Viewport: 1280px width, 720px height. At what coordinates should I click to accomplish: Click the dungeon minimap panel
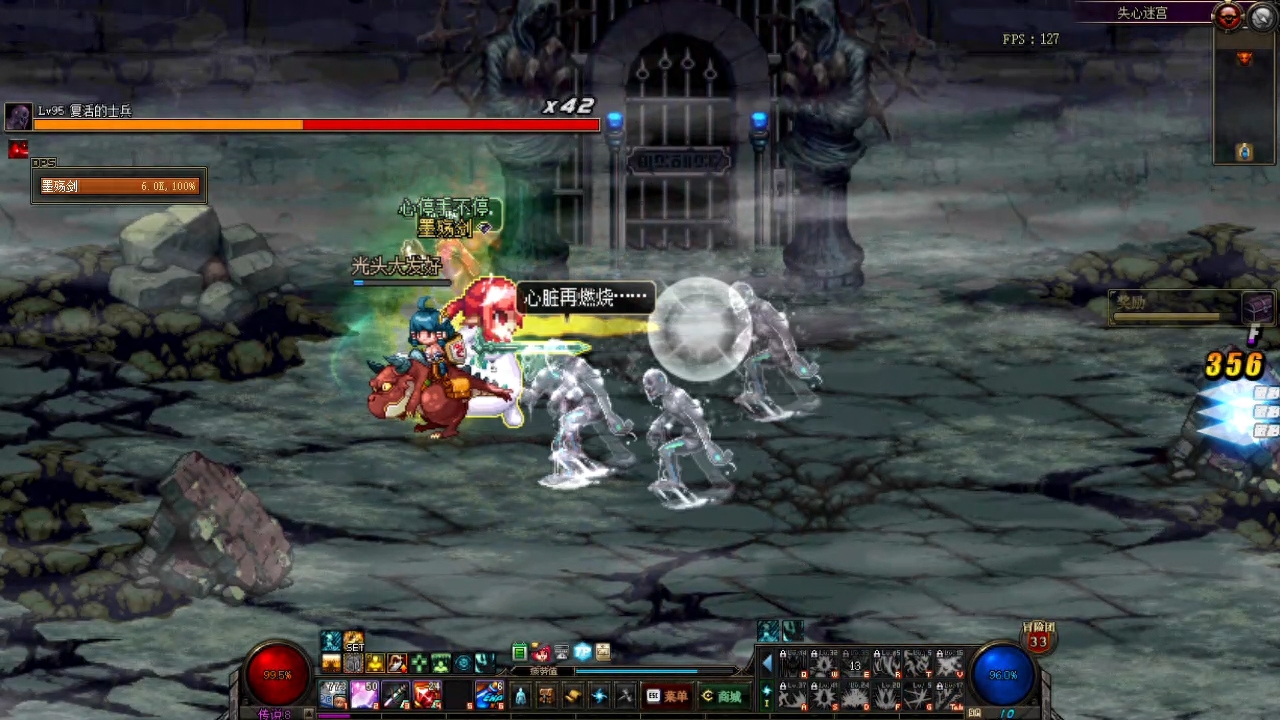tap(1244, 100)
